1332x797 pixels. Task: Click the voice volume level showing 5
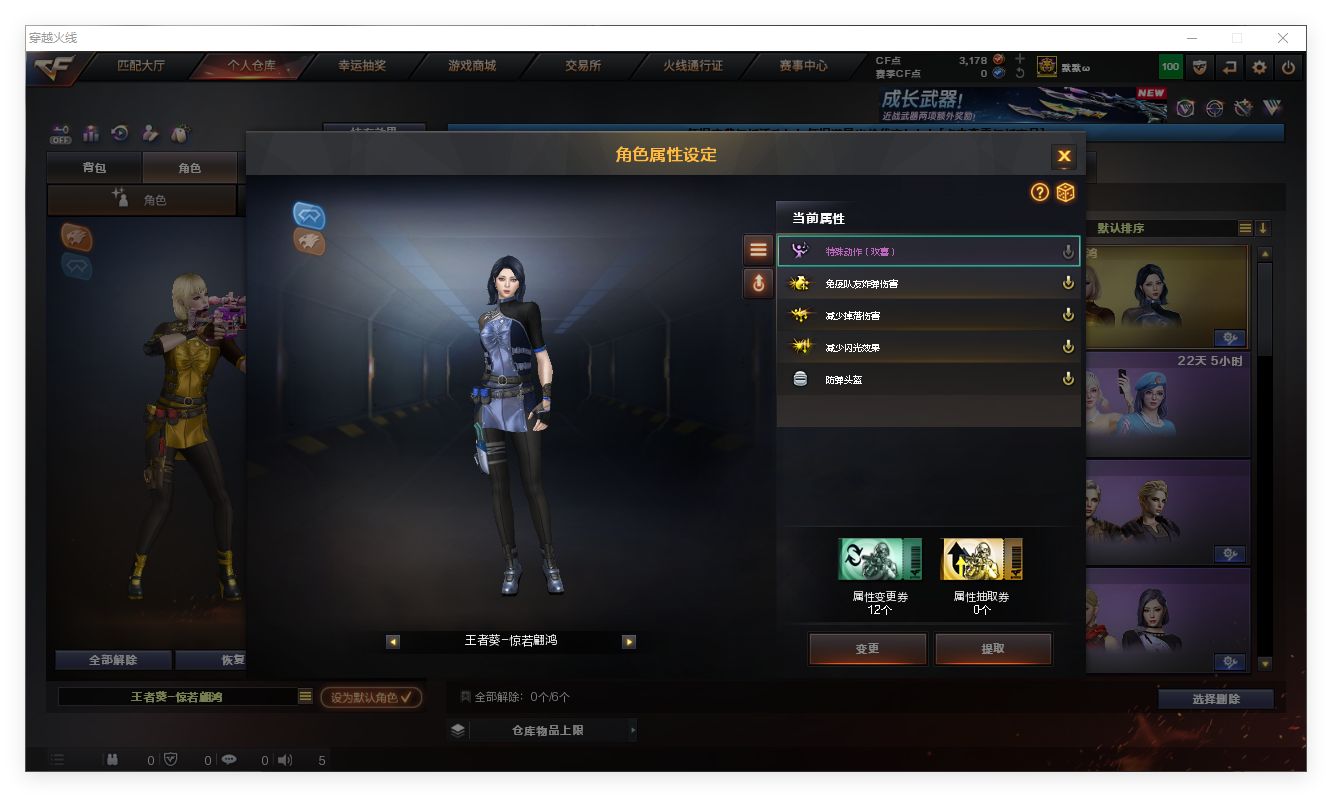click(321, 760)
